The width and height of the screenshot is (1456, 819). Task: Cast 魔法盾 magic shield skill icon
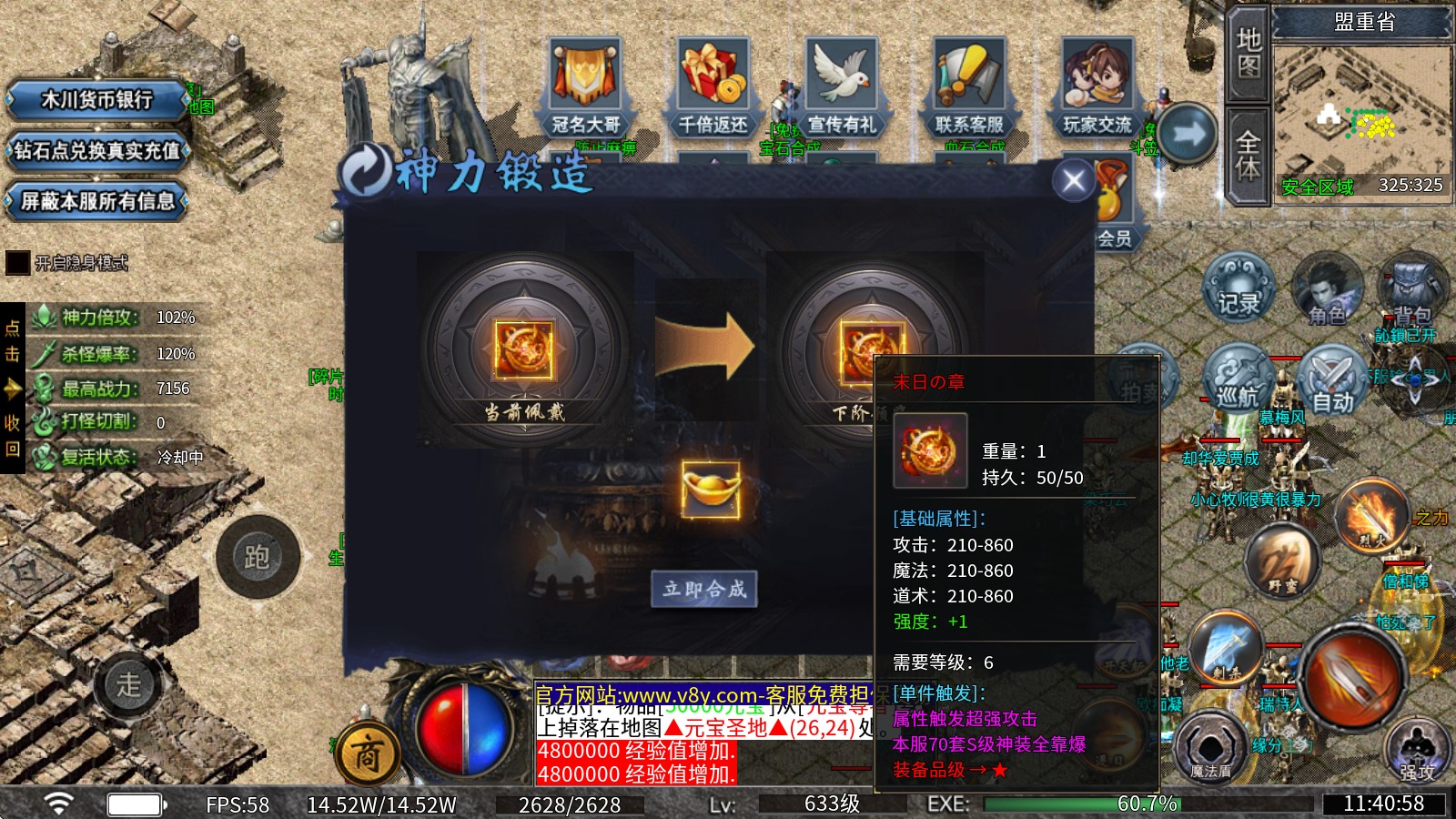click(x=1213, y=746)
